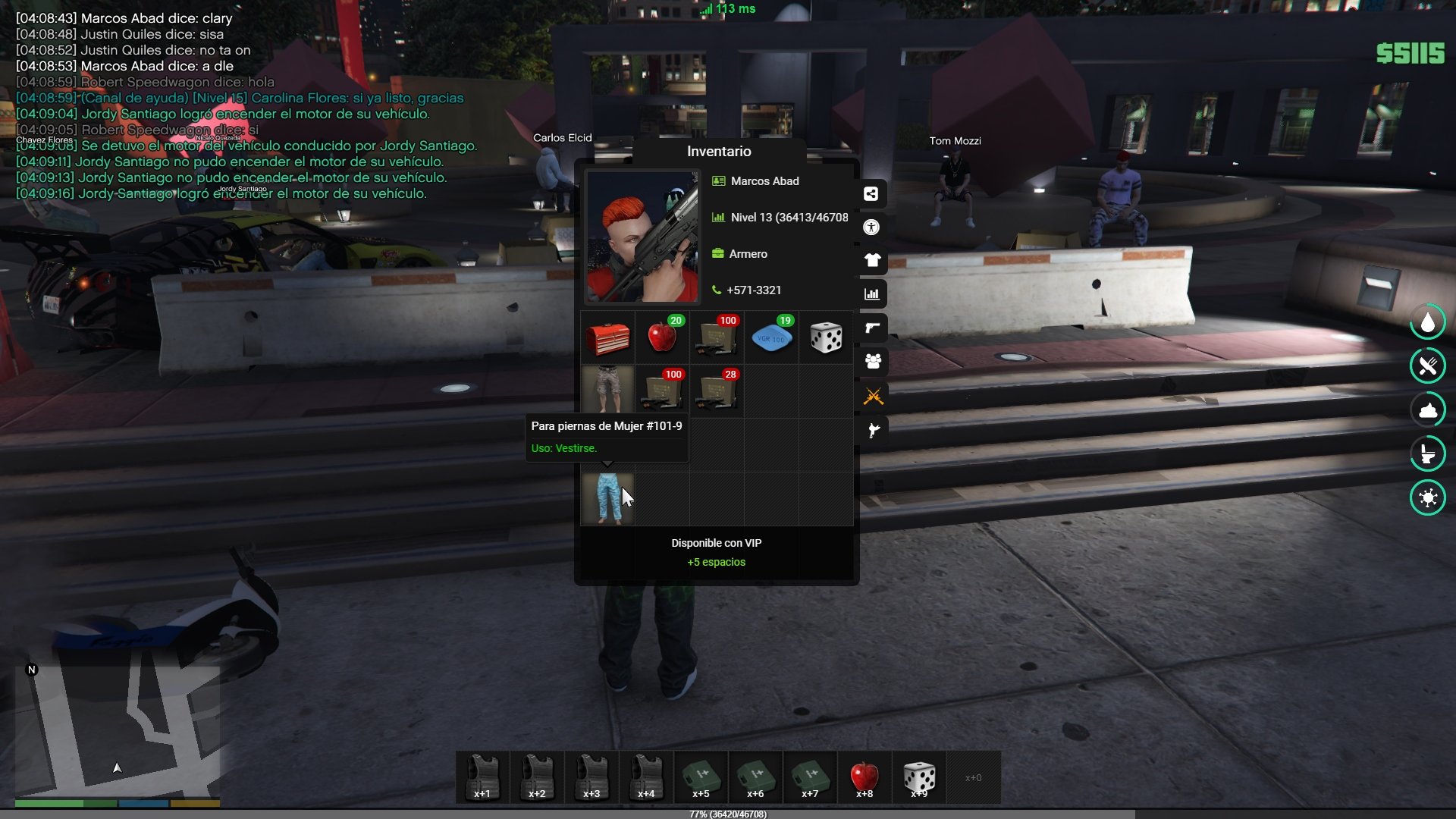Click the VIP +5 espacios offer
1456x819 pixels.
coord(717,553)
